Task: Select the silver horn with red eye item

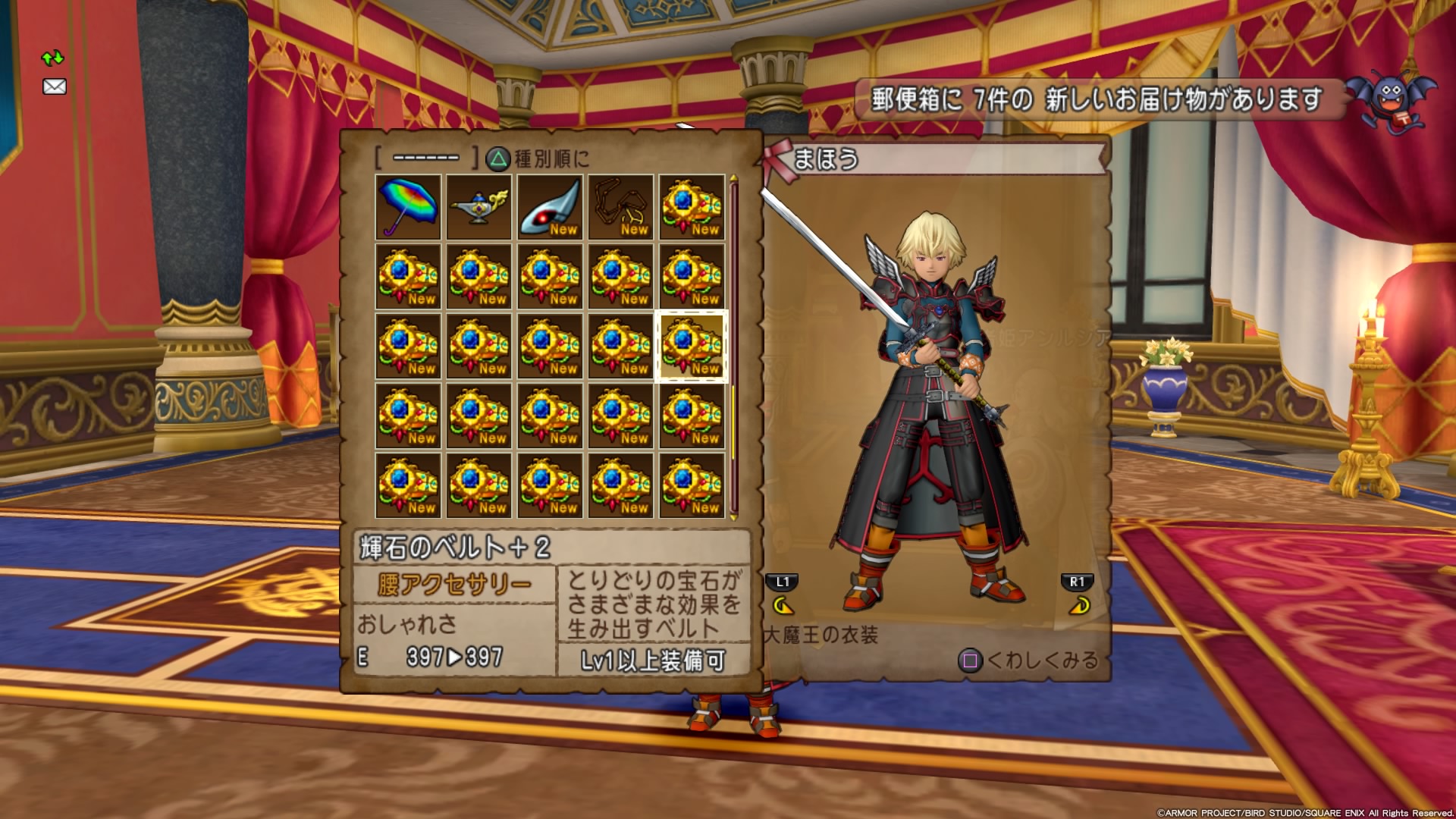Action: point(550,207)
